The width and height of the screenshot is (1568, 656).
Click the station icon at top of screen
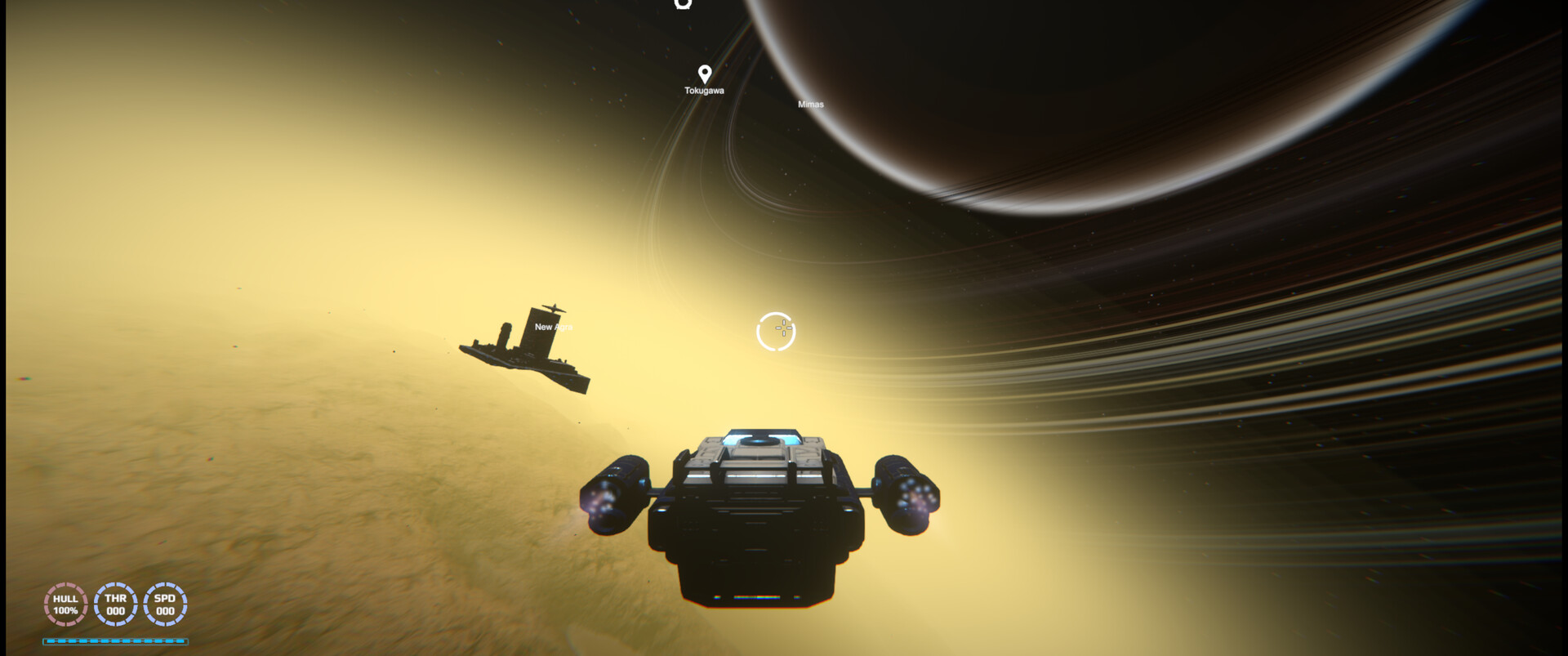coord(683,5)
